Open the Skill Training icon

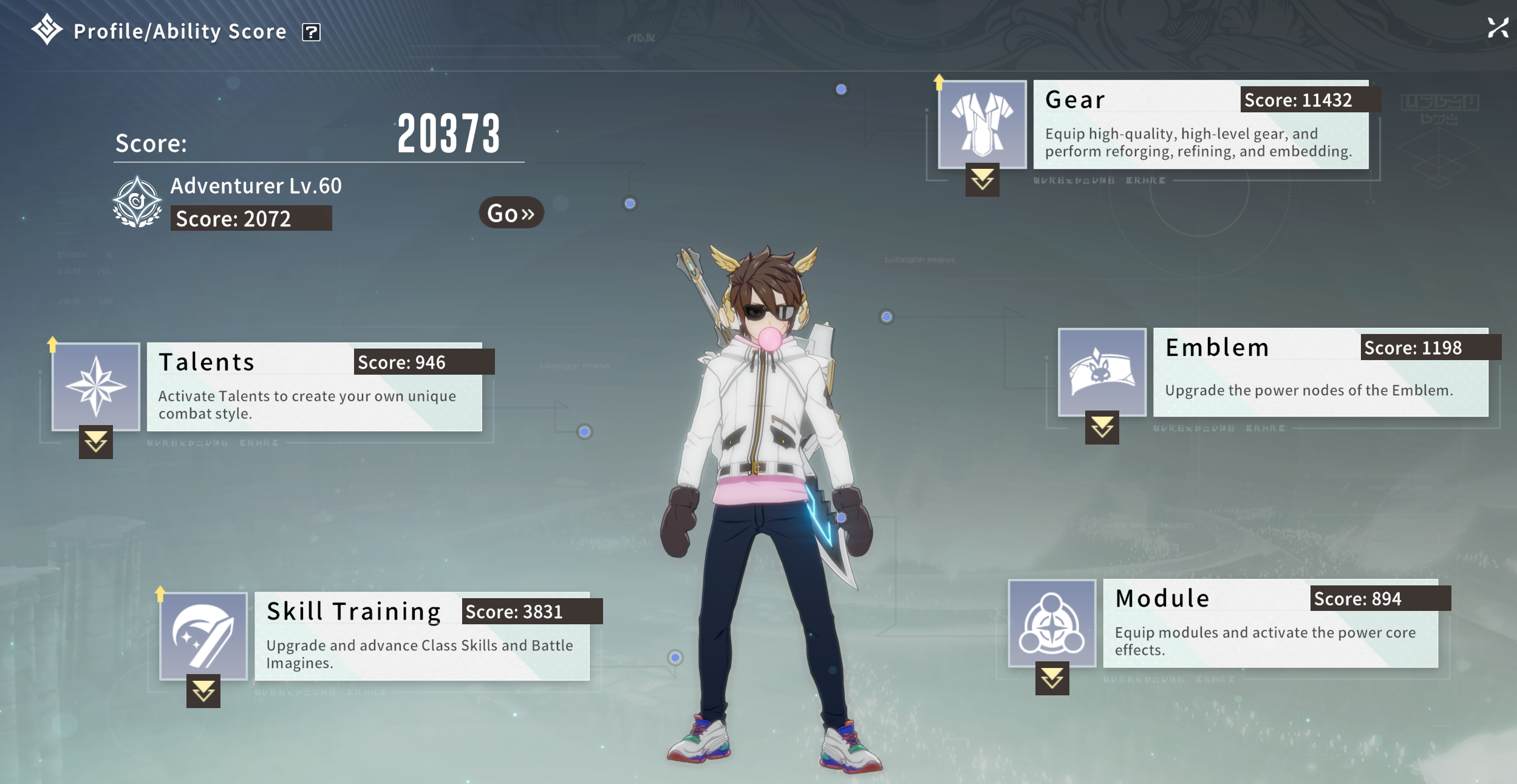(x=203, y=636)
